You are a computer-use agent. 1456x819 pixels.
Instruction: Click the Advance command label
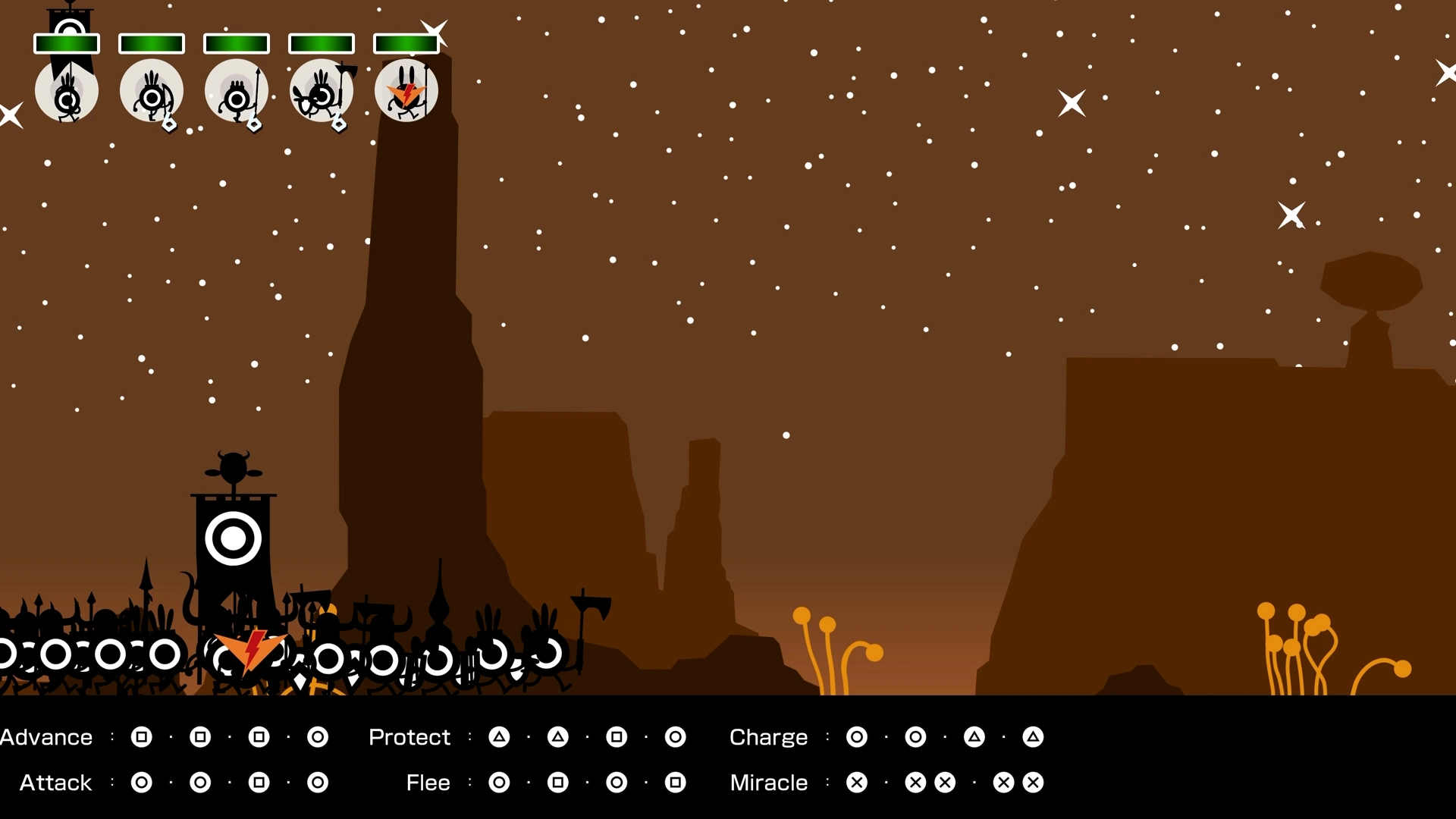(45, 736)
